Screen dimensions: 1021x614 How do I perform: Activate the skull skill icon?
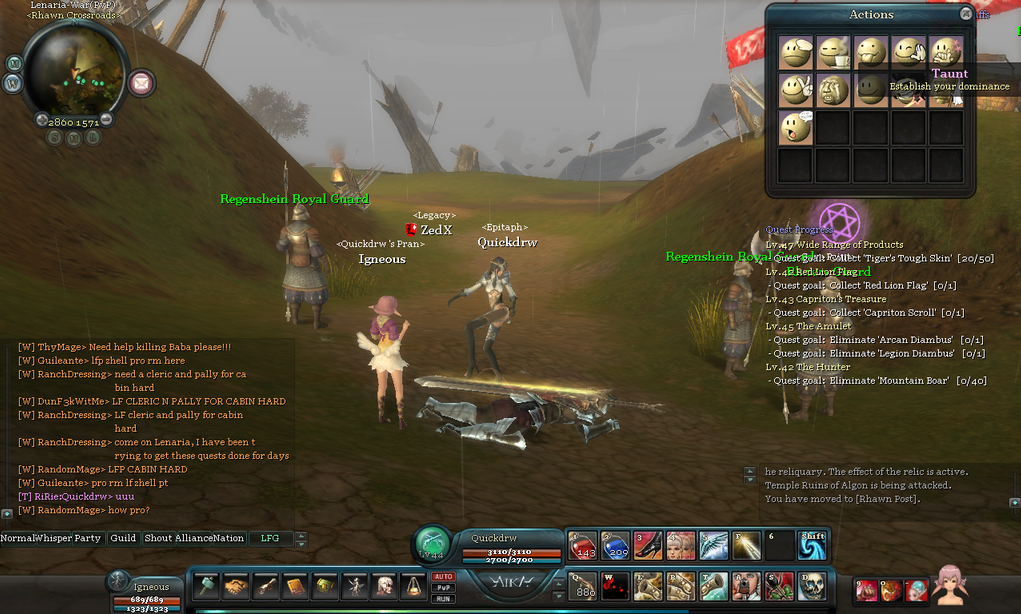[811, 585]
